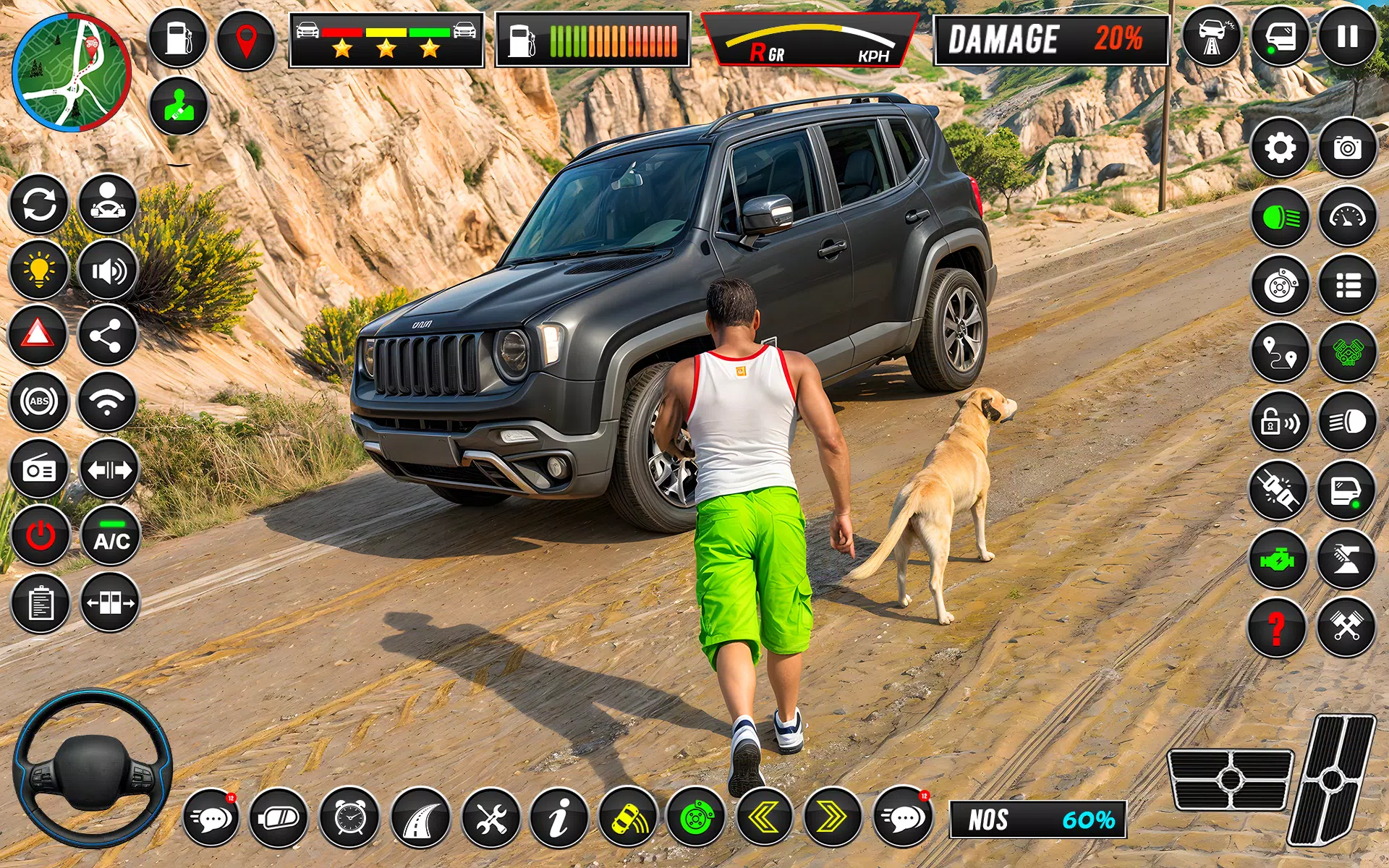This screenshot has width=1389, height=868.
Task: Turn the steering wheel control
Action: pos(92,769)
